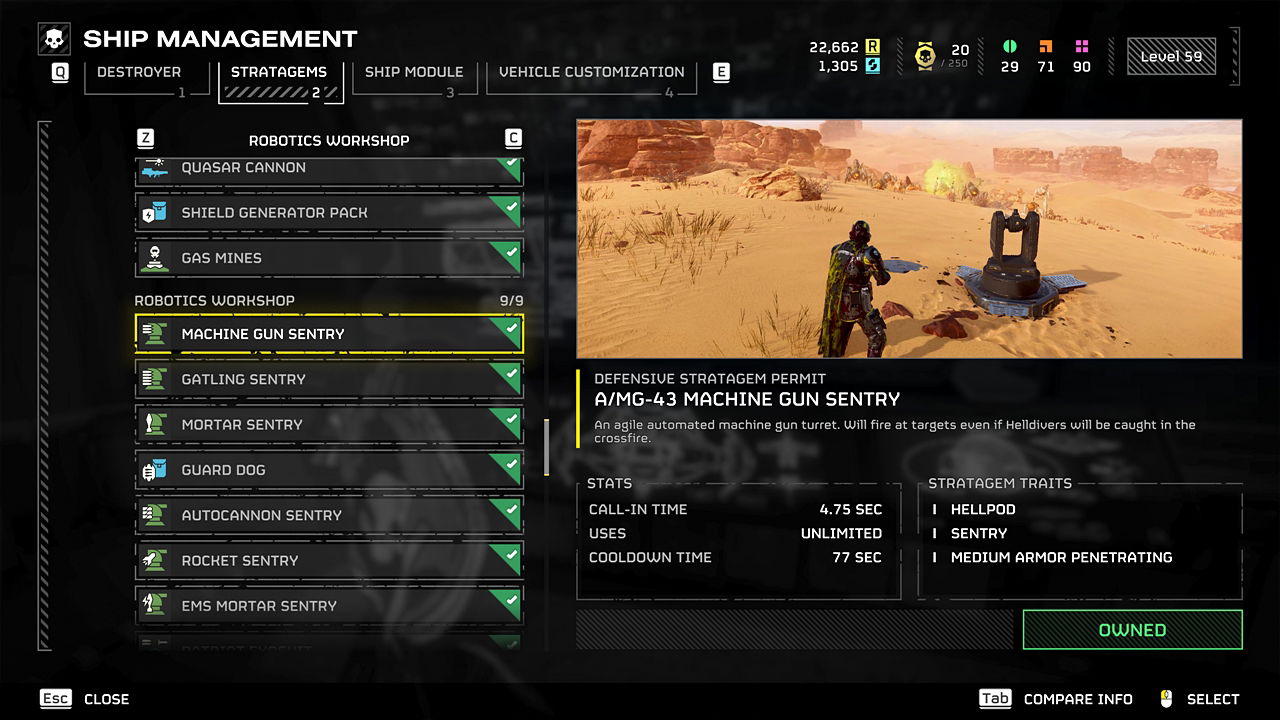Choose the Mortar Sentry entry
The height and width of the screenshot is (720, 1280).
tap(328, 425)
